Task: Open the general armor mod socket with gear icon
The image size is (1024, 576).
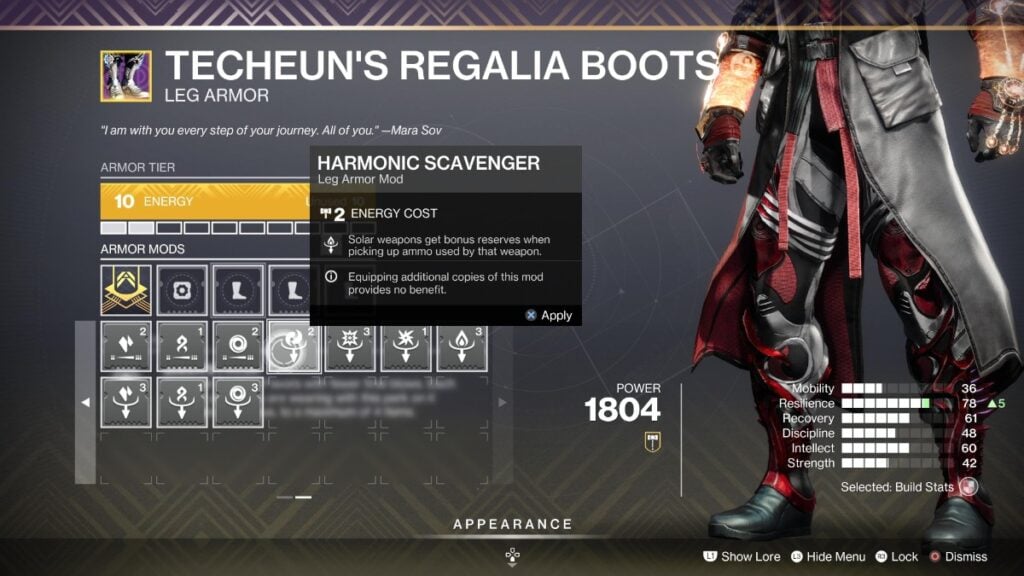Action: 182,289
